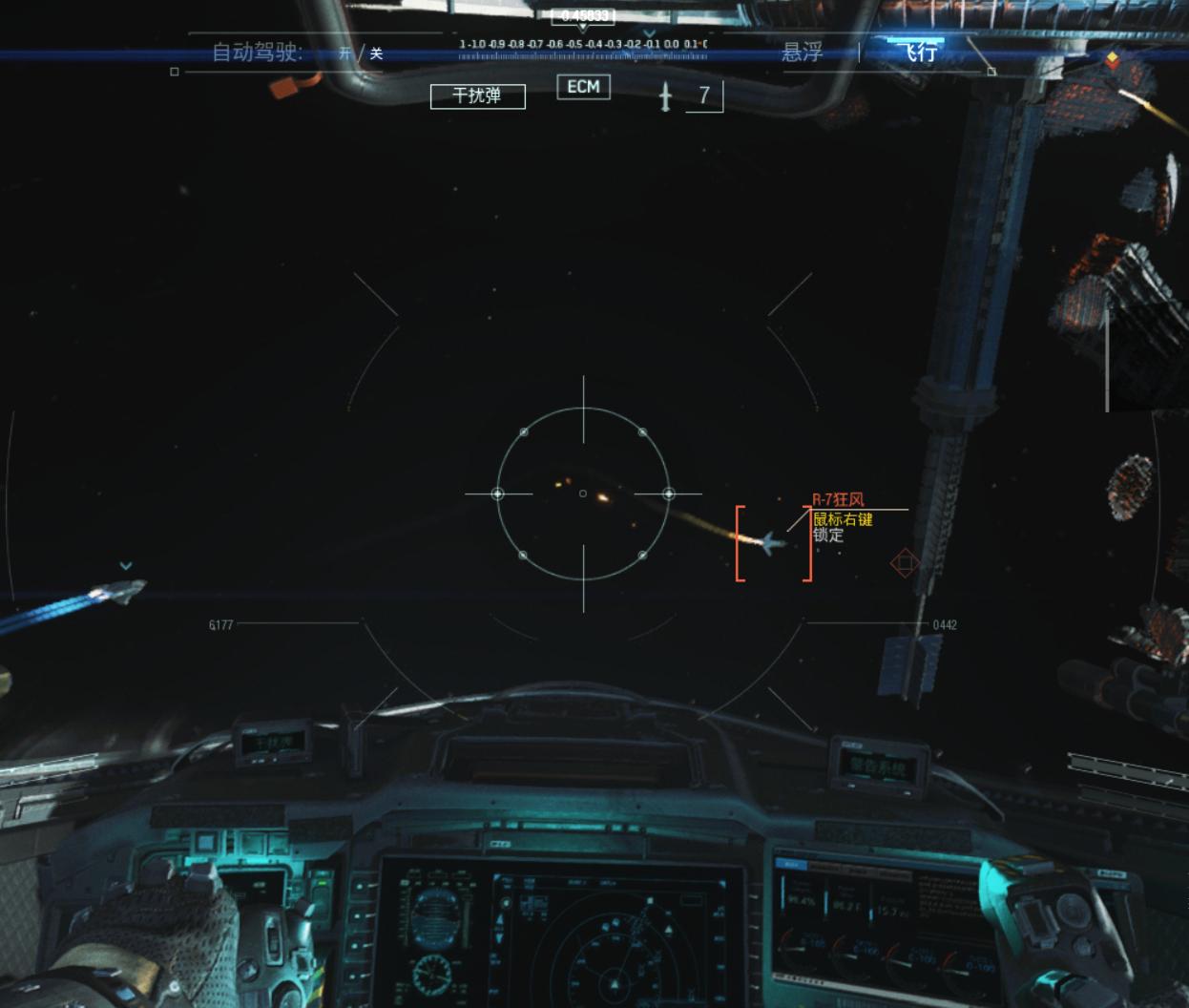1189x1008 pixels.
Task: Turn autopilot on with the 开 option
Action: point(345,53)
